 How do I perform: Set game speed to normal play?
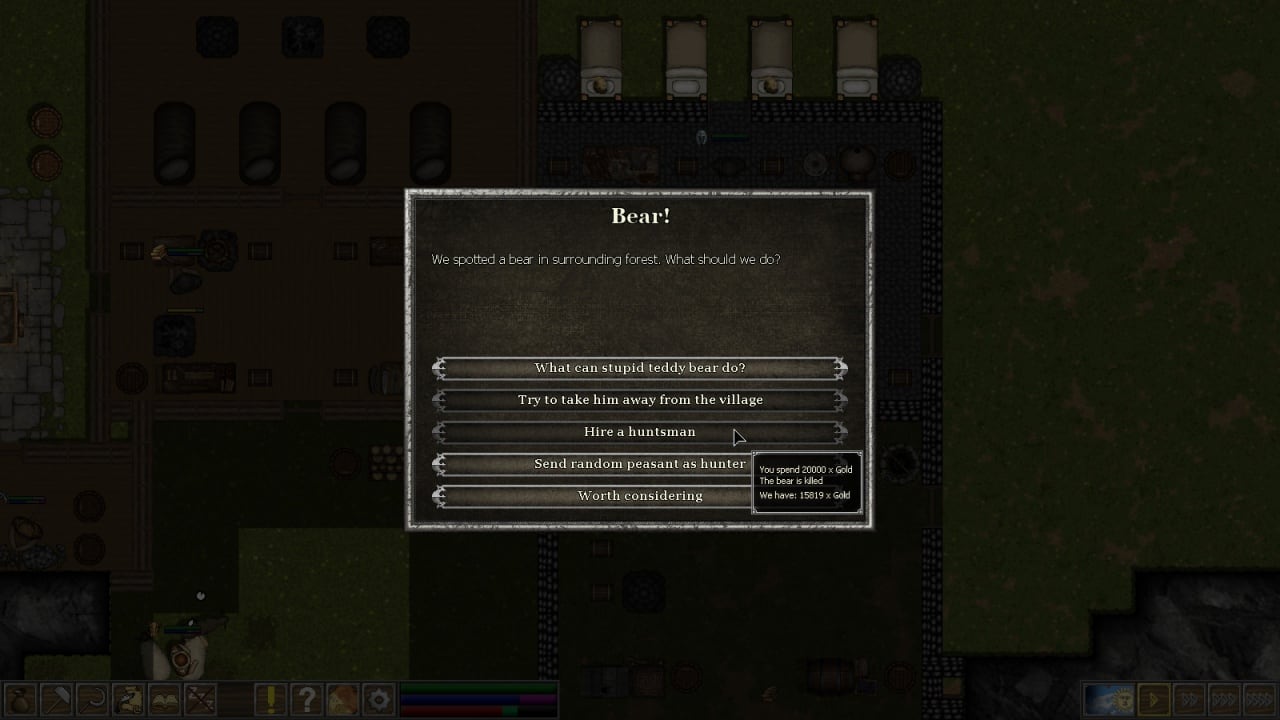point(1155,699)
